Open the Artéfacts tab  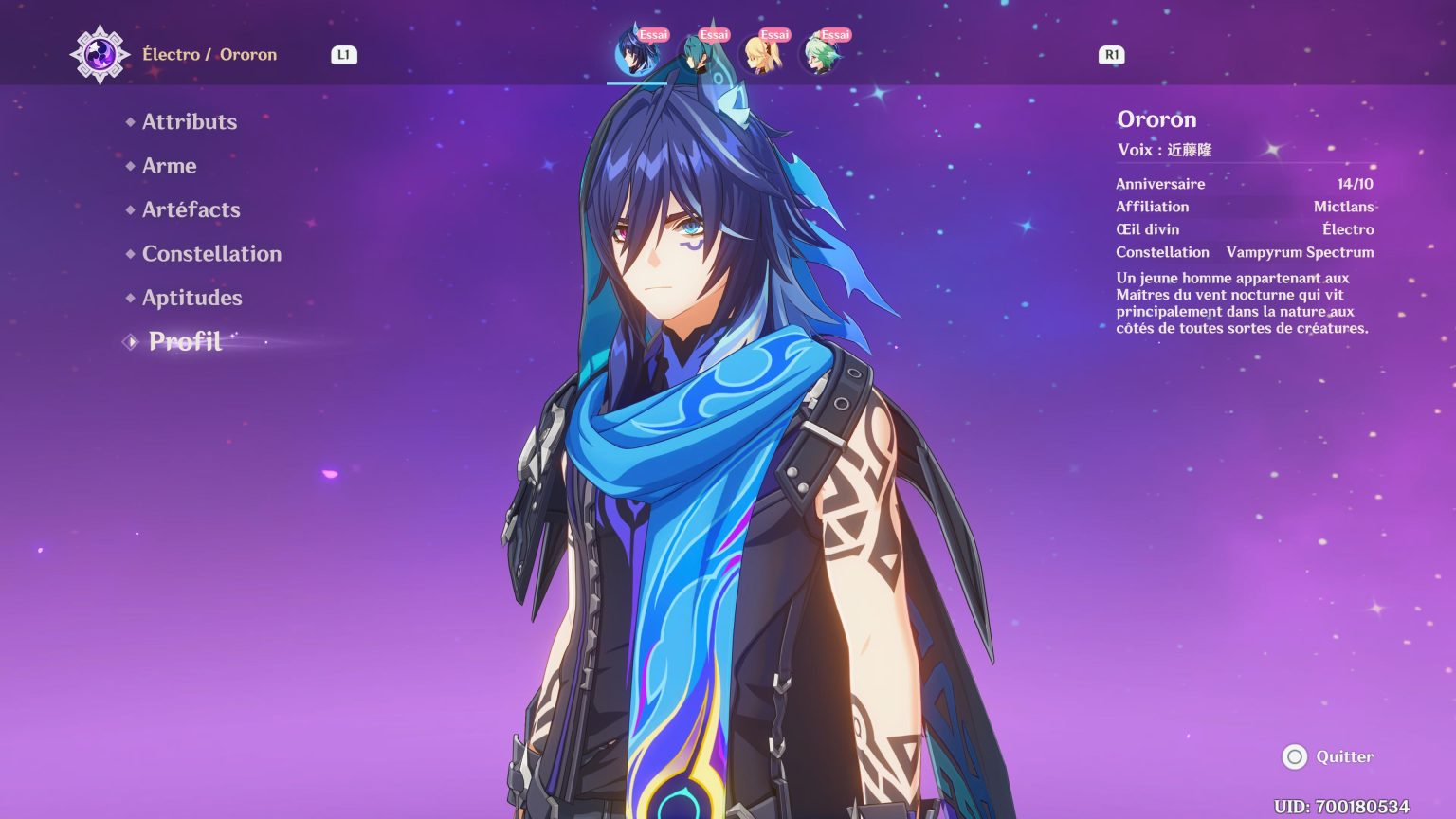coord(190,209)
